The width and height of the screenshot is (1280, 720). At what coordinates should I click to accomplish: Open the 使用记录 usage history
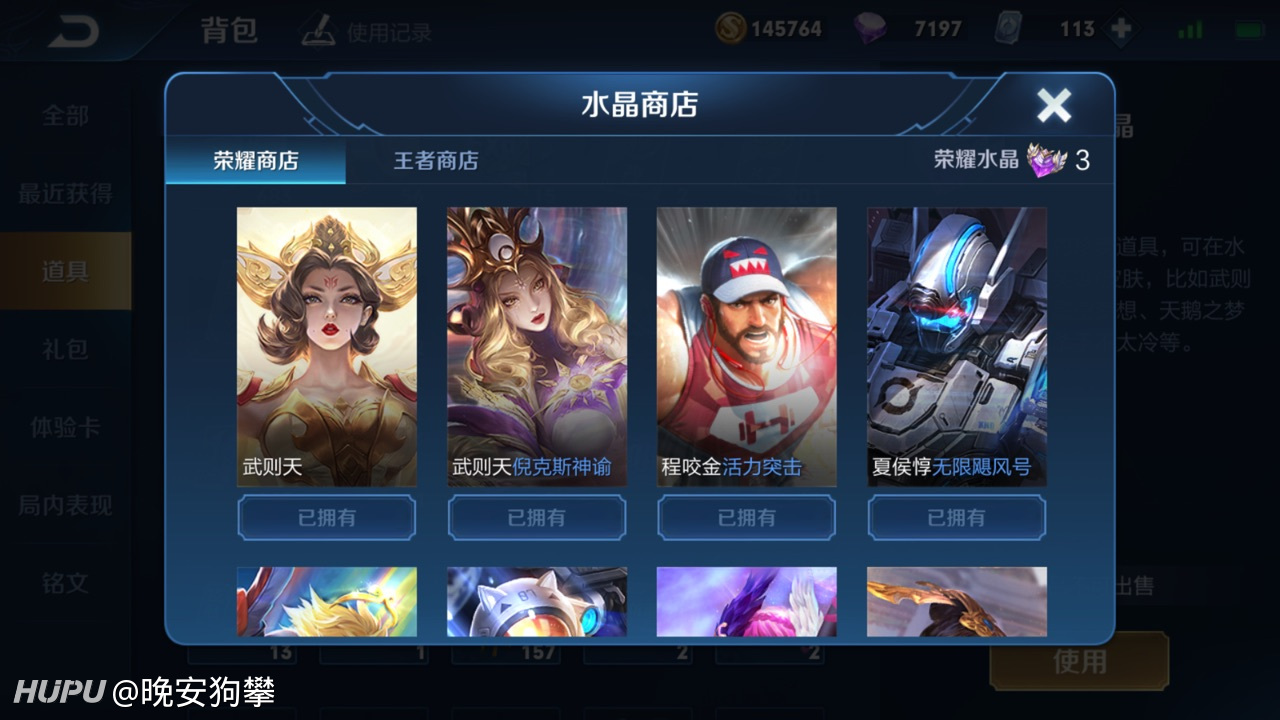pos(368,33)
